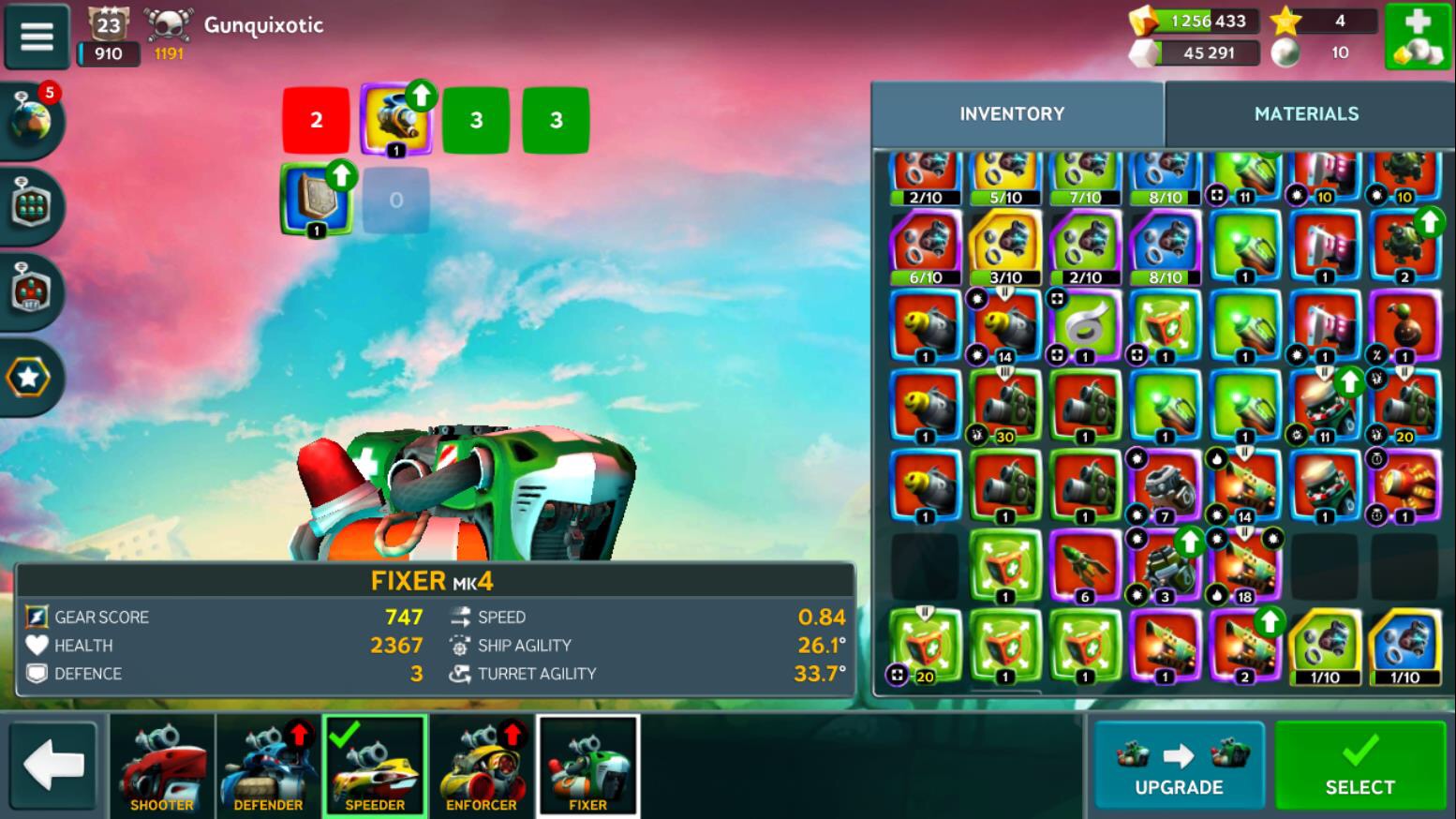Screen dimensions: 1456x819
Task: Choose the Enforcer ship
Action: [482, 765]
